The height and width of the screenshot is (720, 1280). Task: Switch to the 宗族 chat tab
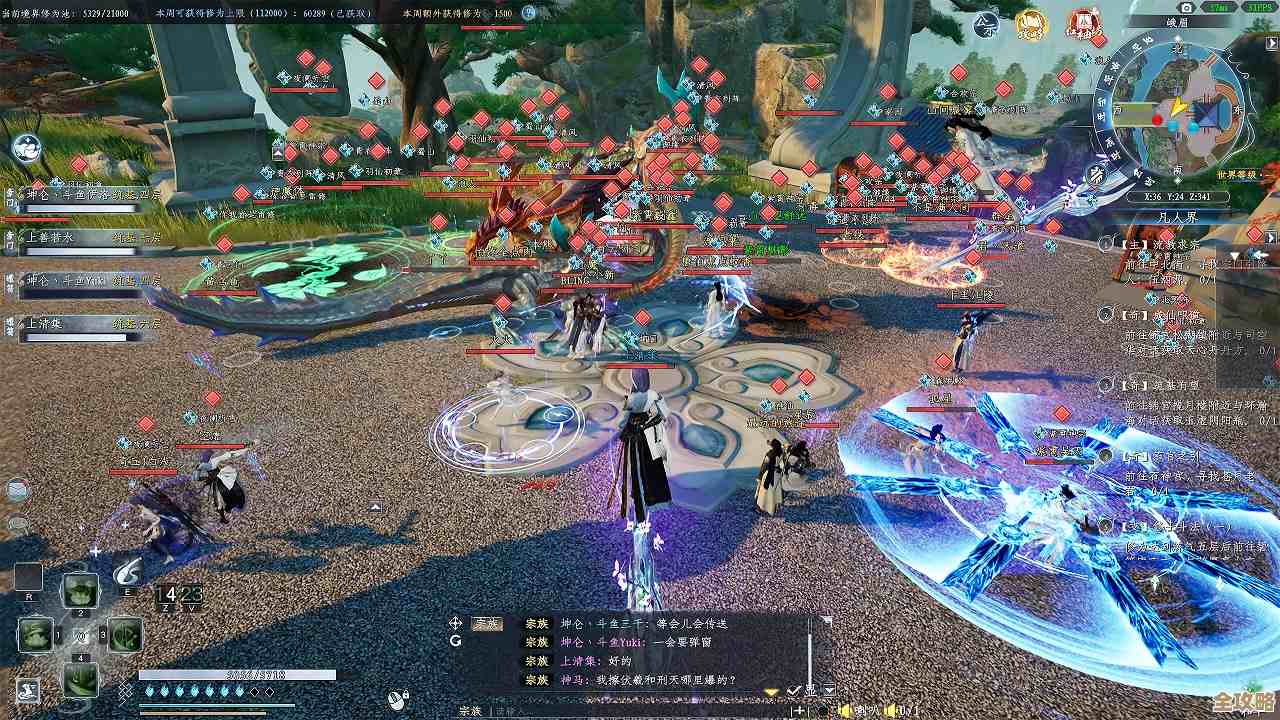pyautogui.click(x=485, y=623)
